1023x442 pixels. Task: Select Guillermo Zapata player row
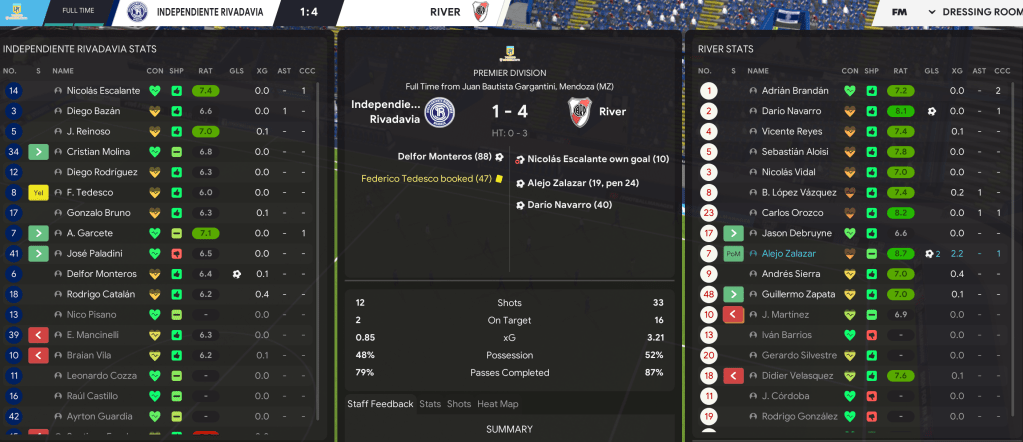tap(798, 294)
